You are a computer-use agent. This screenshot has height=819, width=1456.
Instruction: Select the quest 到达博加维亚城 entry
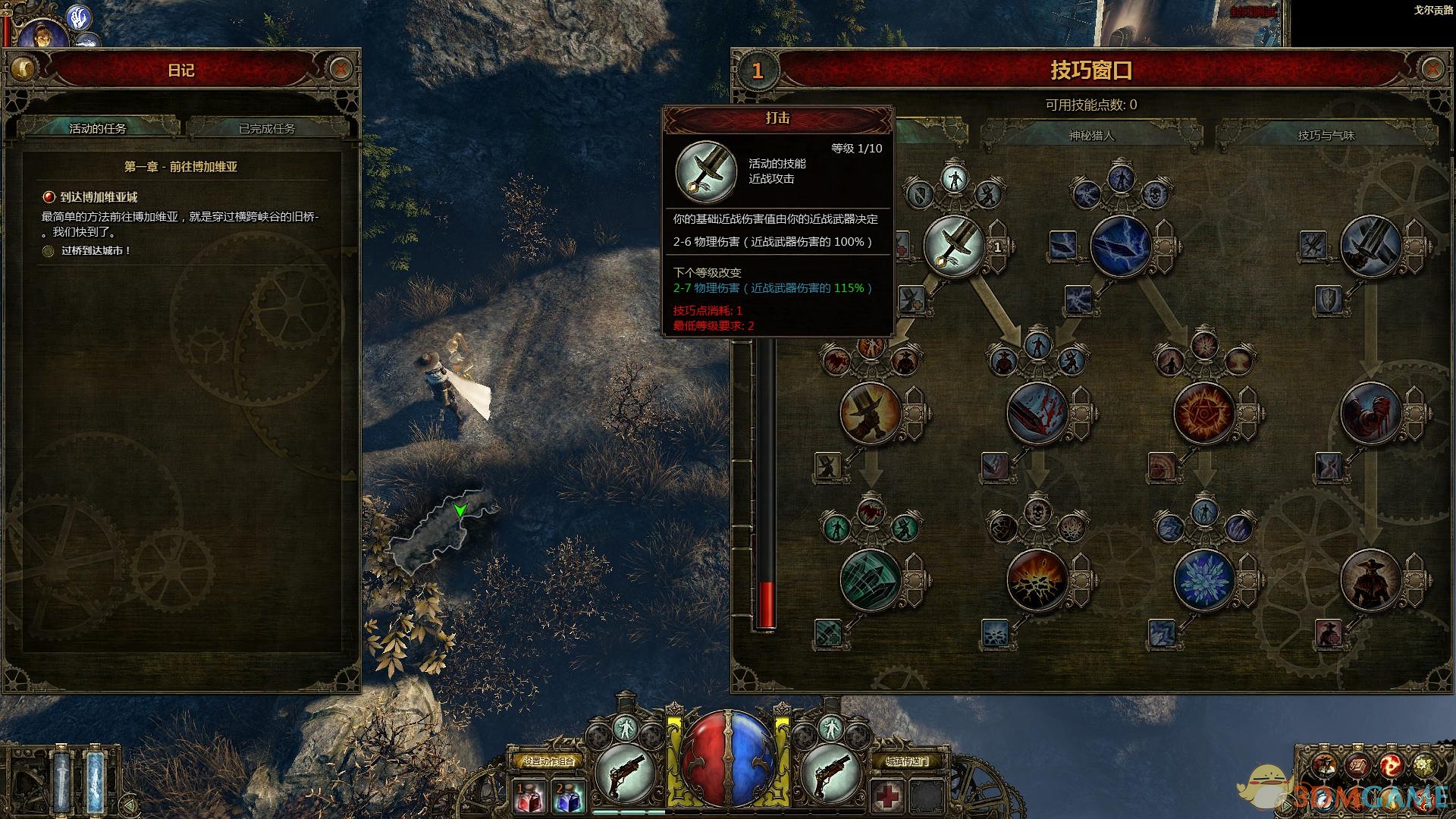point(99,197)
